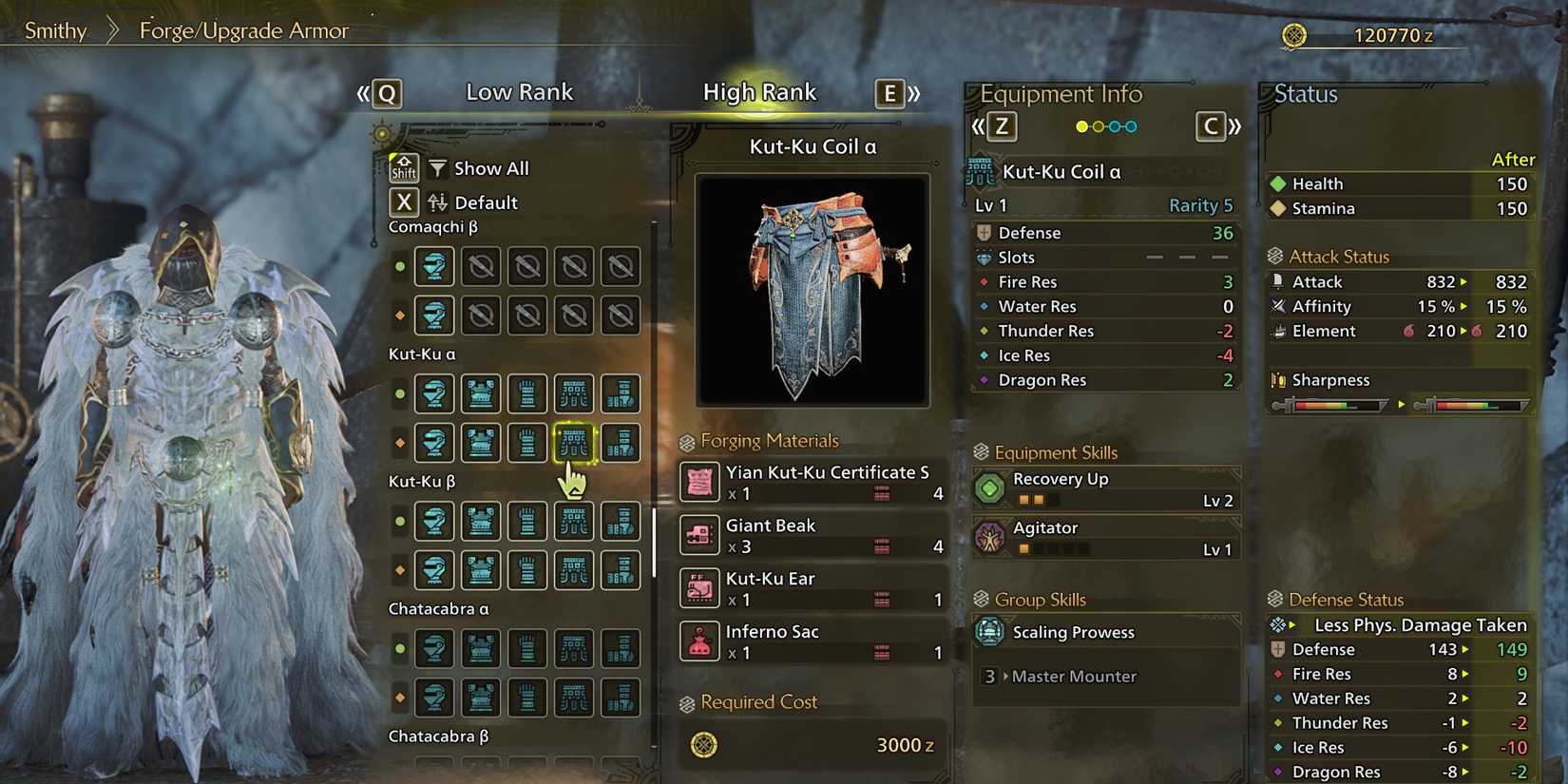Switch to the Low Rank tab
The width and height of the screenshot is (1568, 784).
tap(520, 91)
